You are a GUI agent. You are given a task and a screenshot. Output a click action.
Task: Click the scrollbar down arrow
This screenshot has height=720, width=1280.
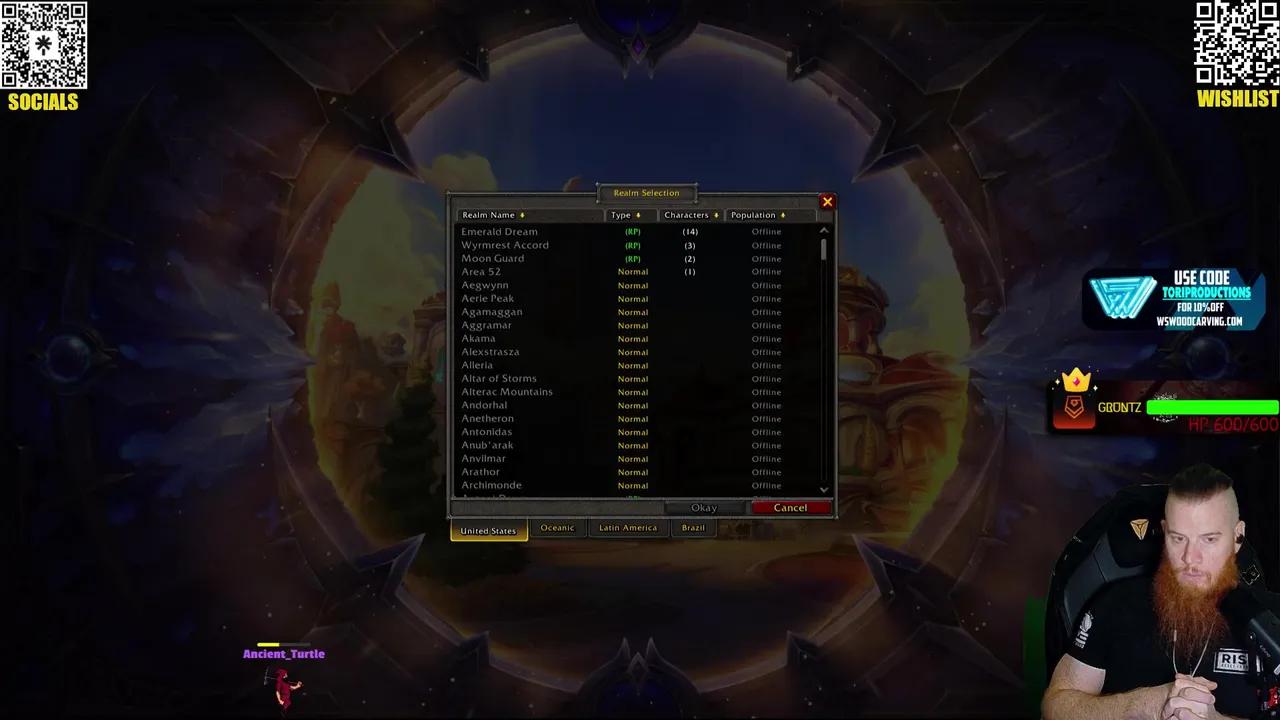(823, 490)
